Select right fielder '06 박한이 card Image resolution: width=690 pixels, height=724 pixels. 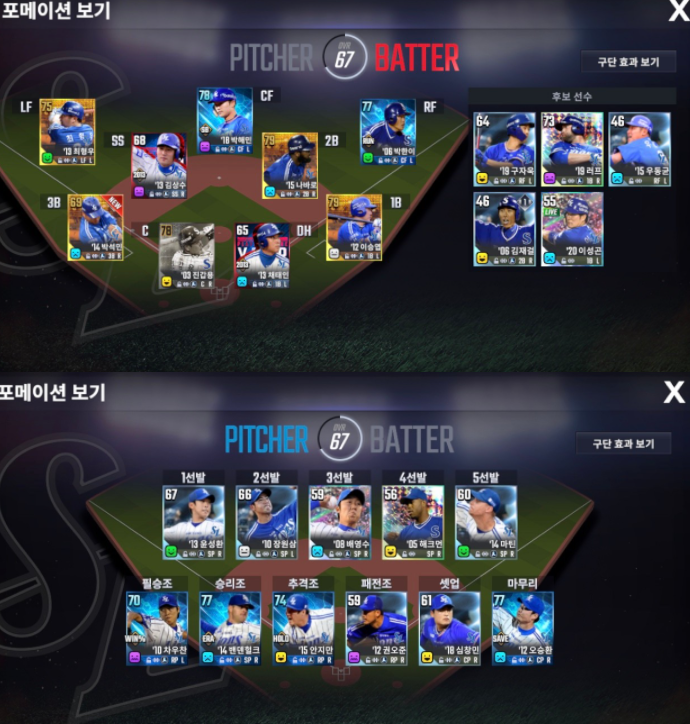point(387,131)
